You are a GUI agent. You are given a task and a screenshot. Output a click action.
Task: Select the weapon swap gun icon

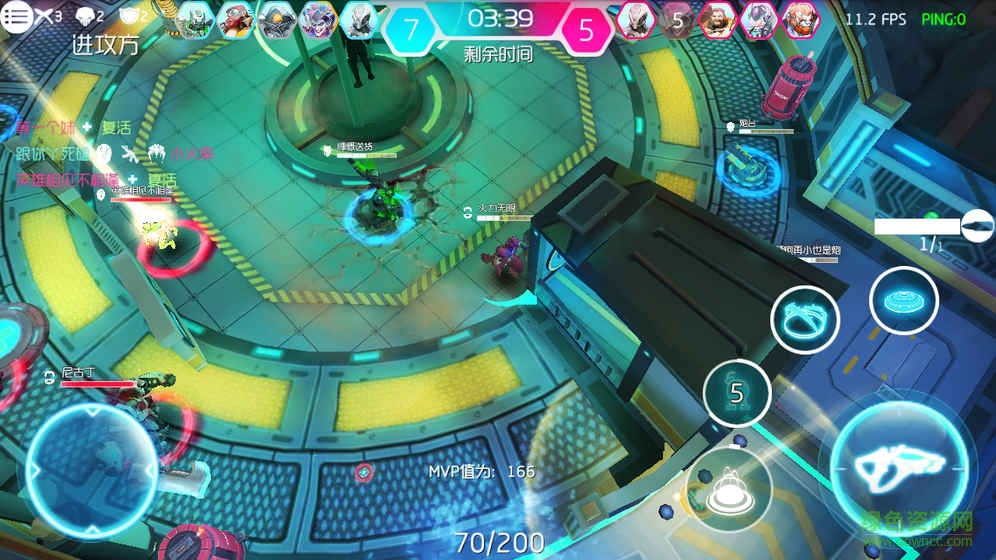pyautogui.click(x=976, y=227)
